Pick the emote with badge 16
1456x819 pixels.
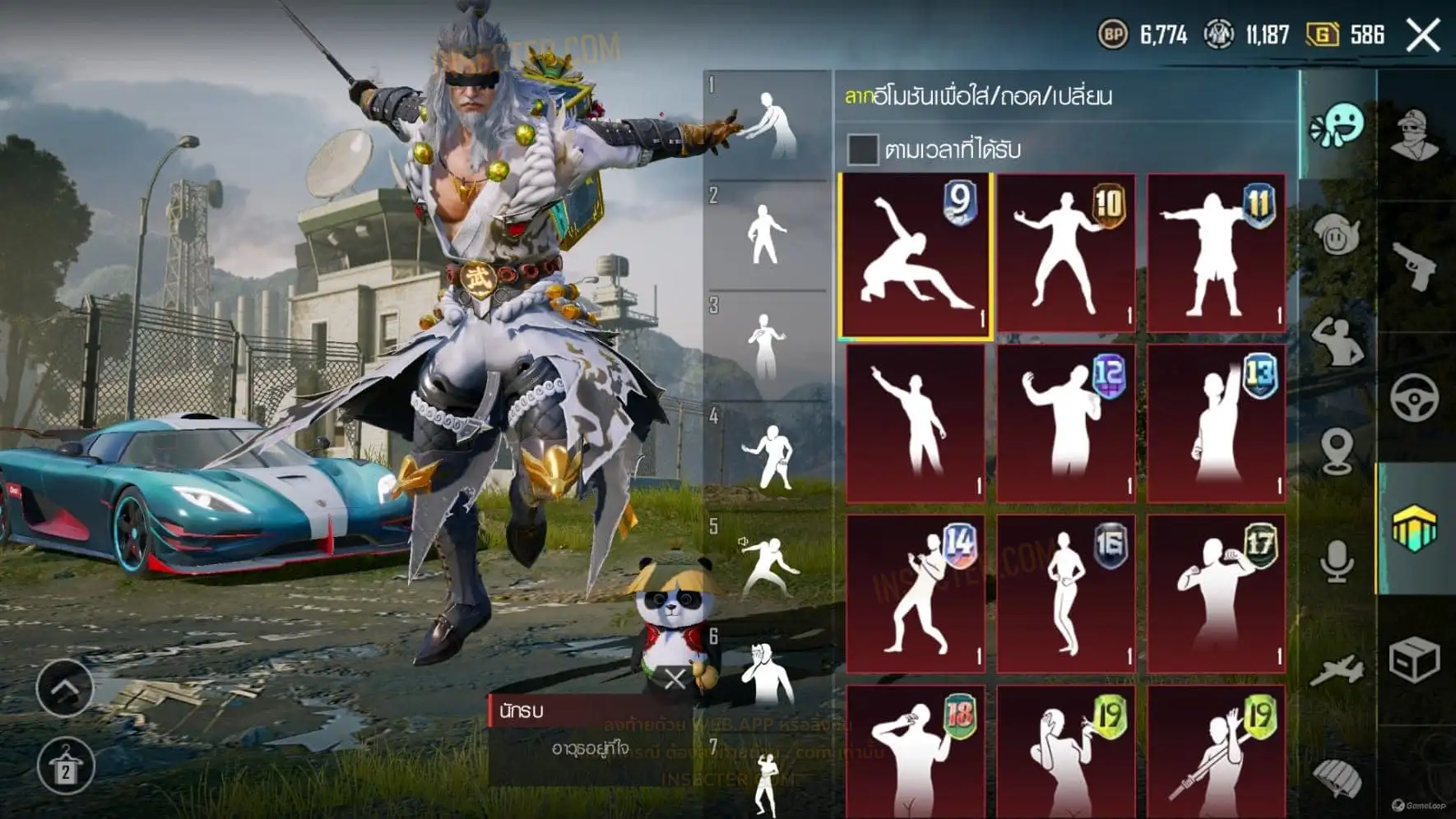(1066, 594)
